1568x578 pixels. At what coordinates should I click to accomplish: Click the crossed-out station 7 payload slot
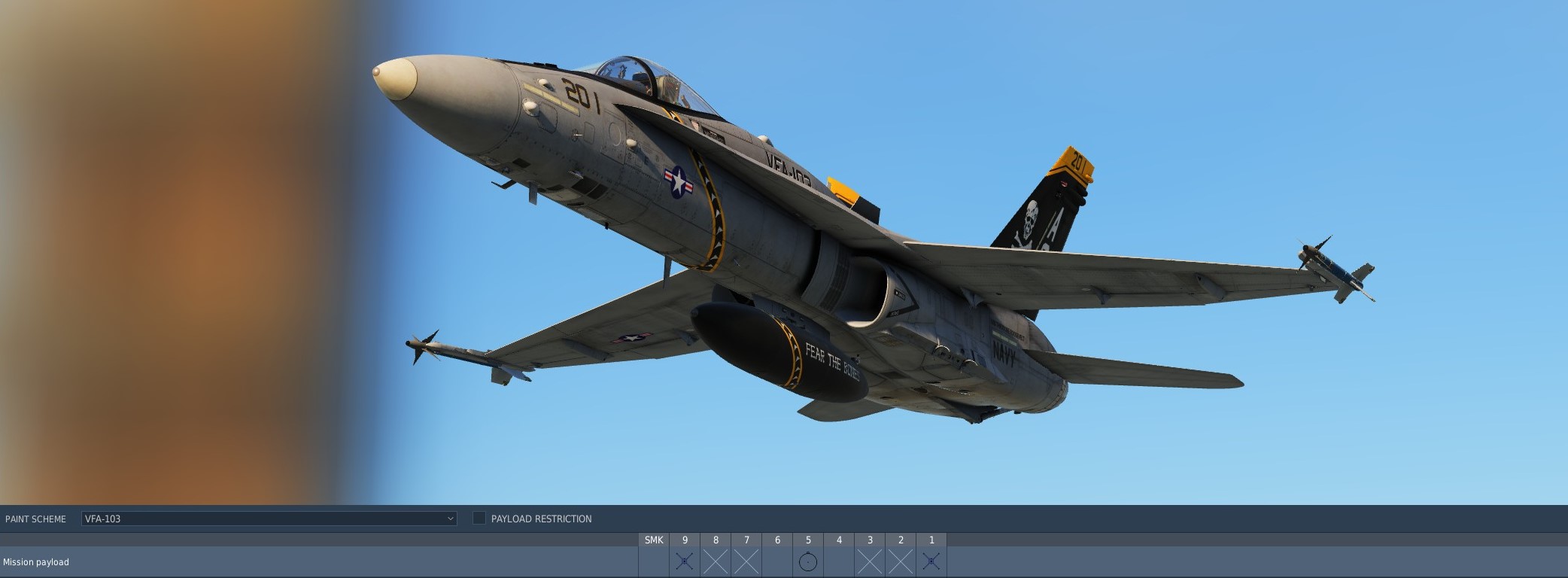(x=746, y=561)
